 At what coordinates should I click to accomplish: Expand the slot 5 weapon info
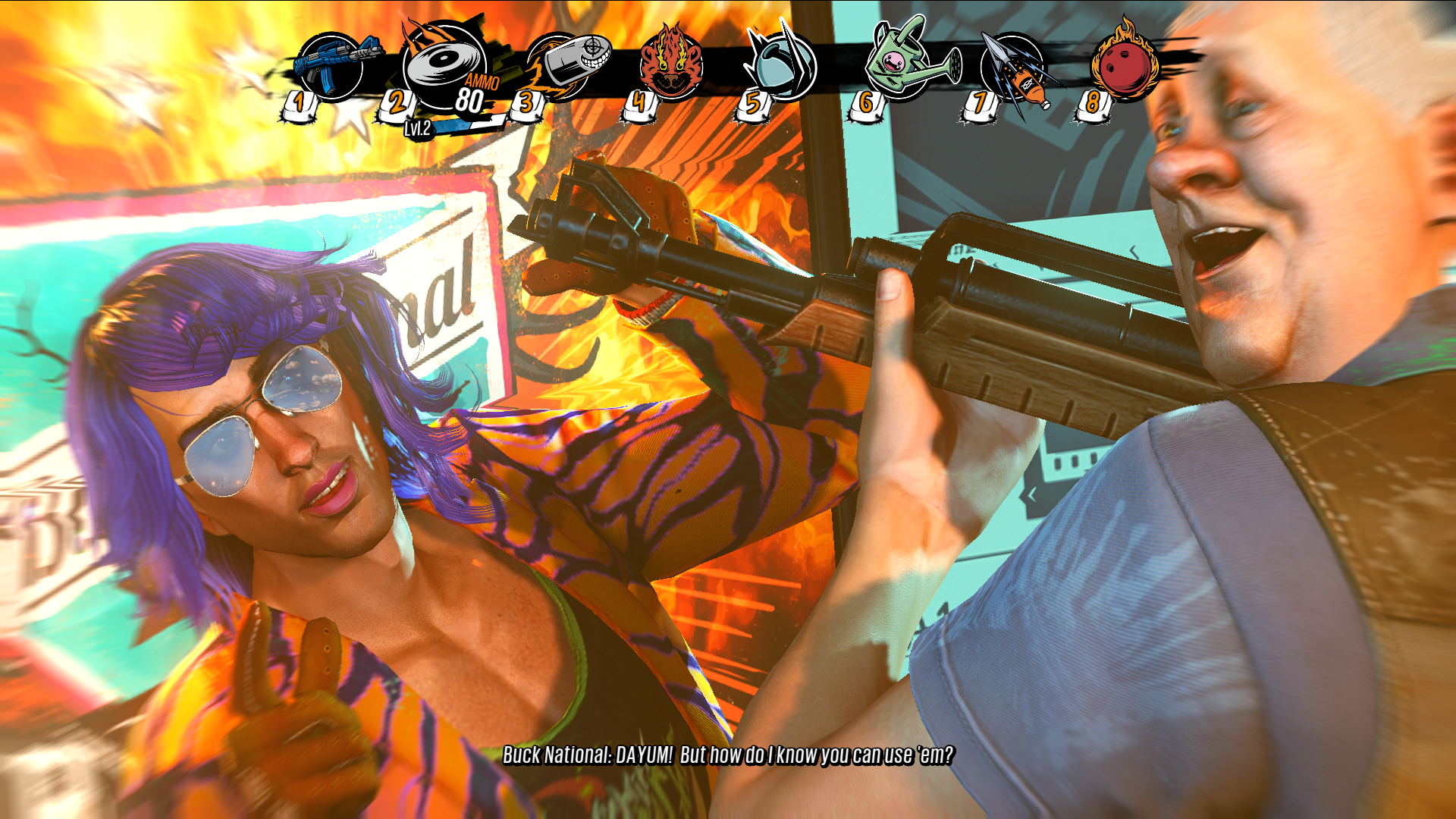pyautogui.click(x=752, y=105)
